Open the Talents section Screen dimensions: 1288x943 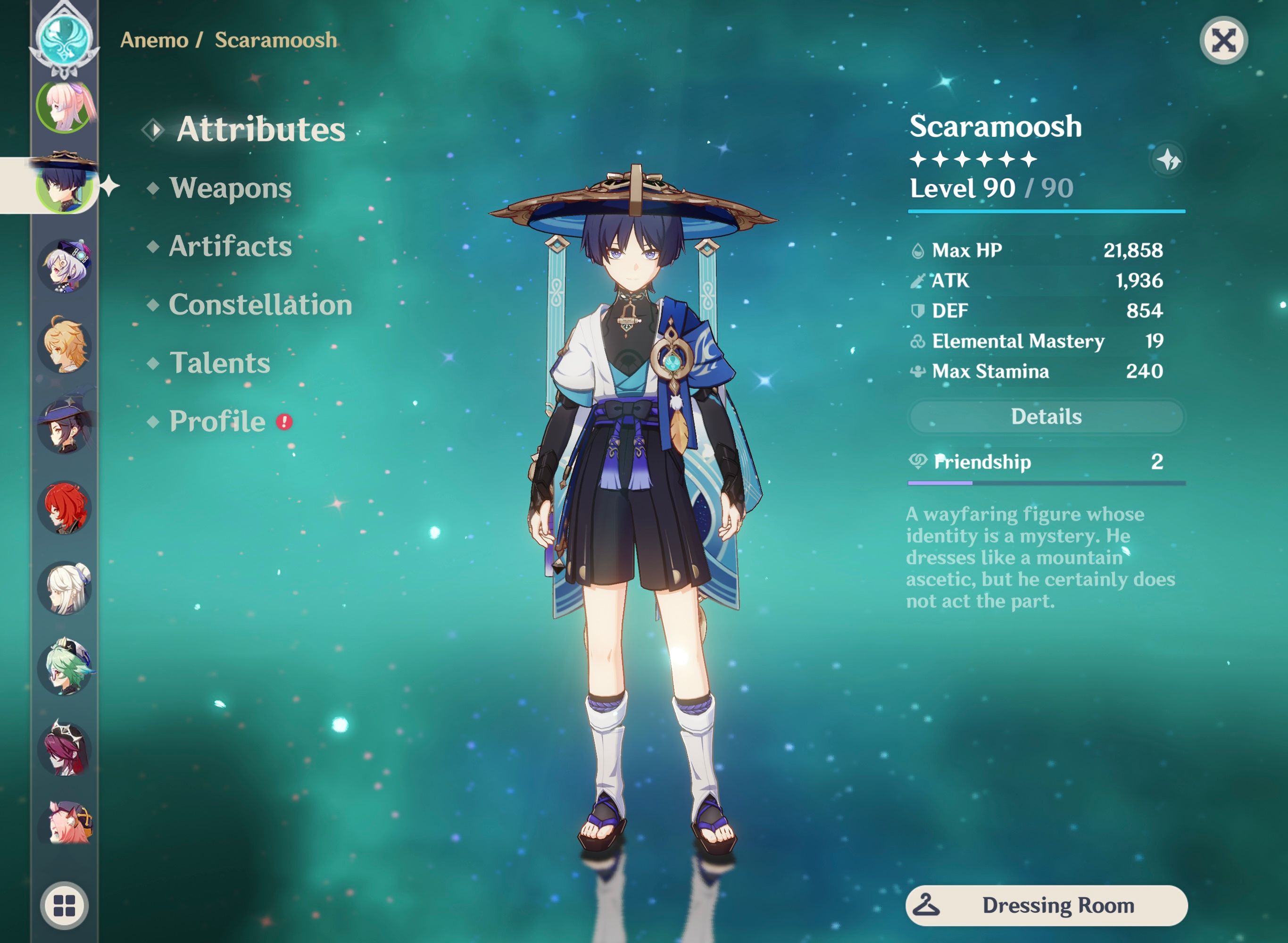pos(220,363)
